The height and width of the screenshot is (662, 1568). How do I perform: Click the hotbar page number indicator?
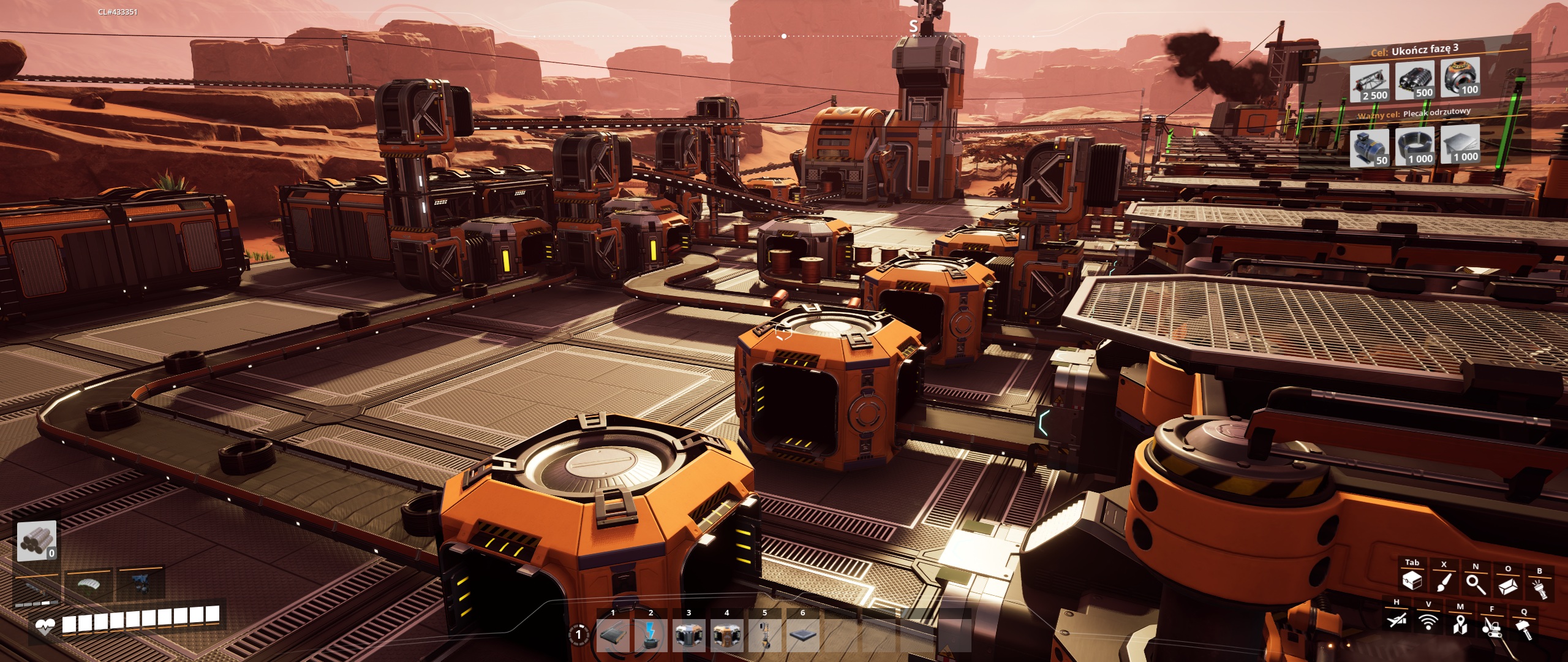[578, 634]
